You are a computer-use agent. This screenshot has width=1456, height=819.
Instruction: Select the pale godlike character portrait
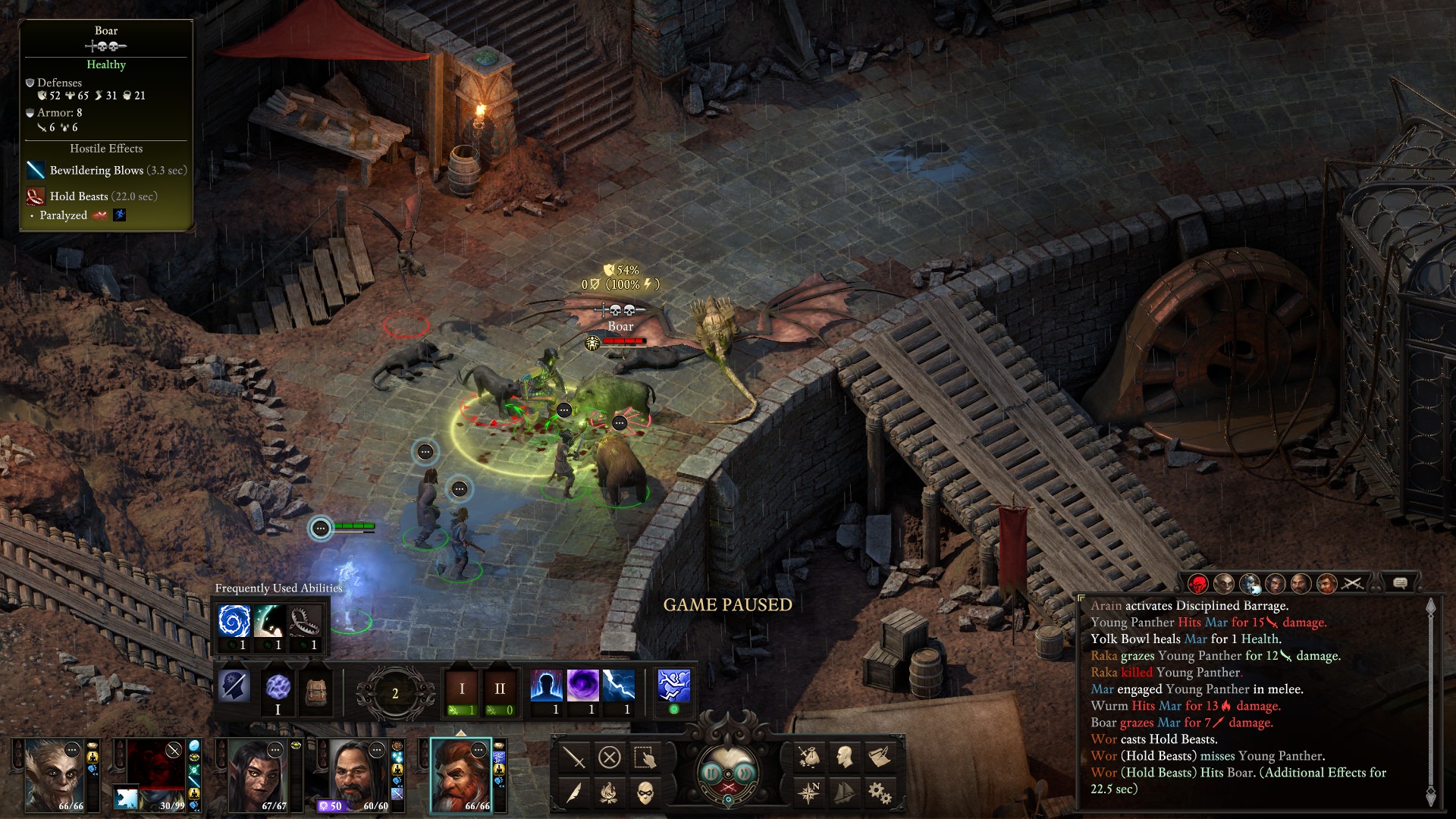pos(55,773)
